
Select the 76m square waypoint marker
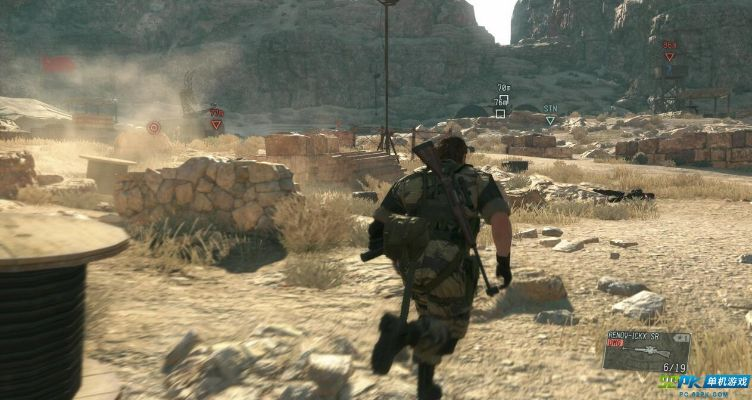tap(500, 113)
